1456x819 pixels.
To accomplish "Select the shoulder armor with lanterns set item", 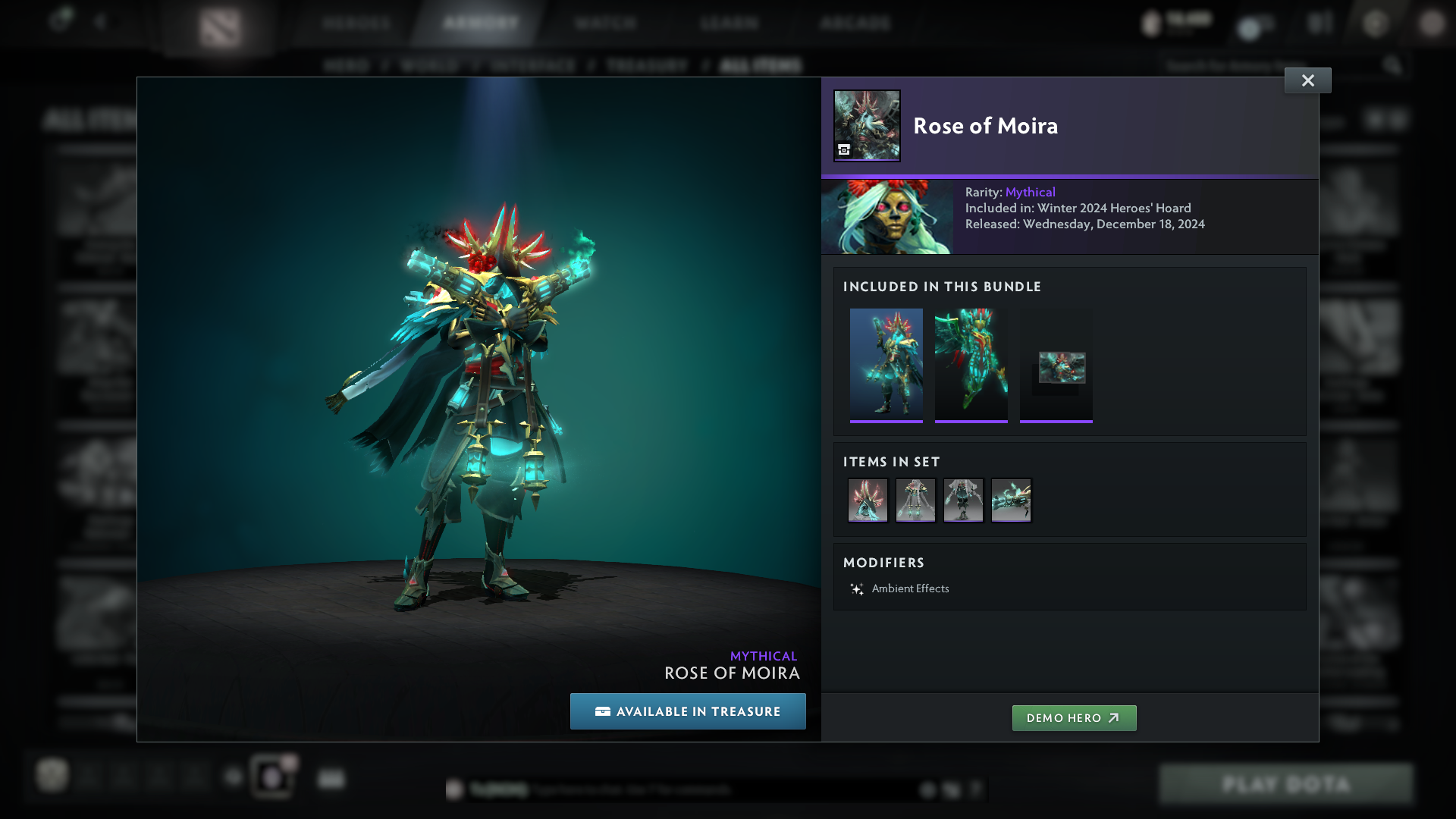I will [915, 500].
